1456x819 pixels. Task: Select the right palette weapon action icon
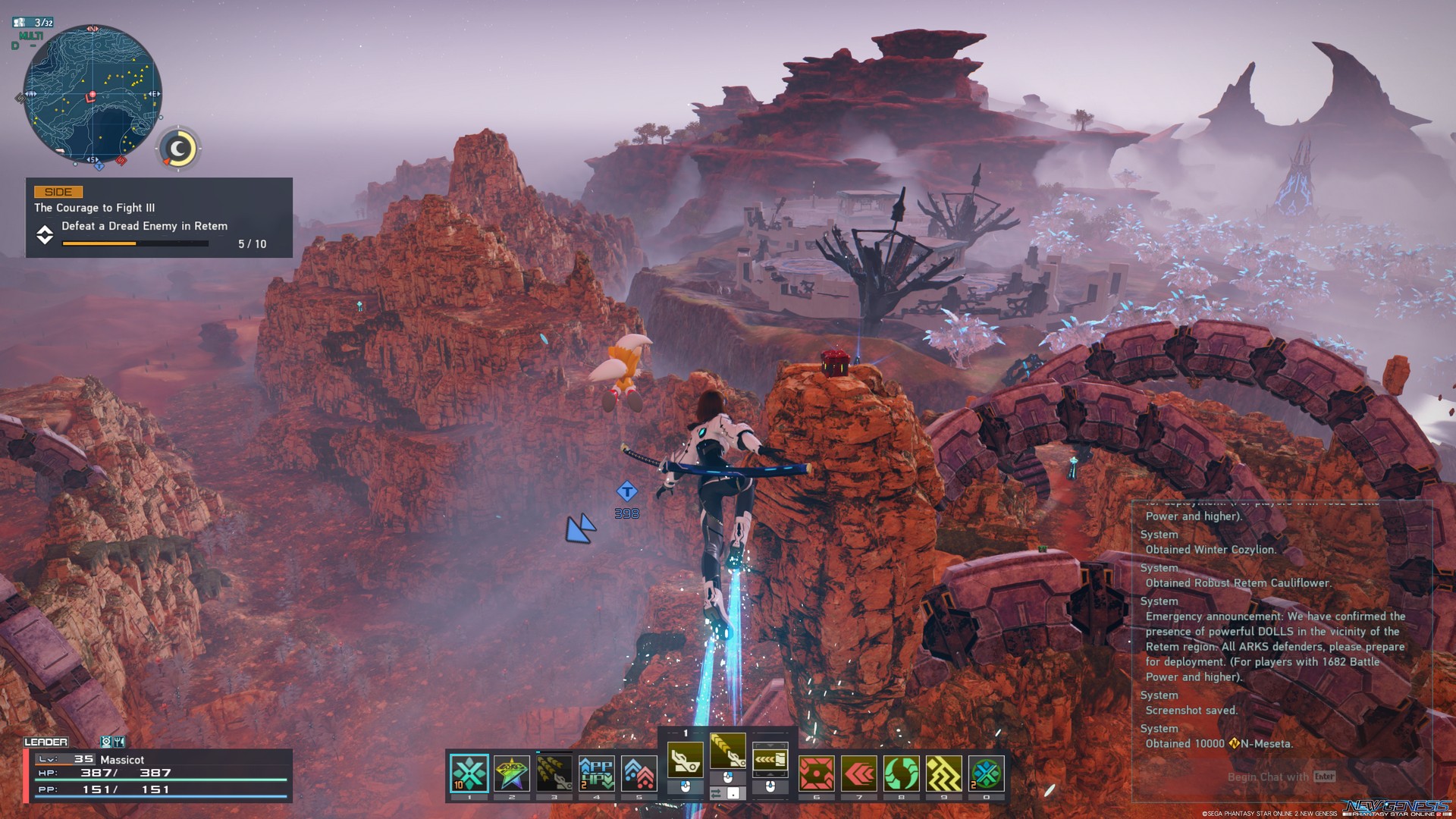point(770,759)
